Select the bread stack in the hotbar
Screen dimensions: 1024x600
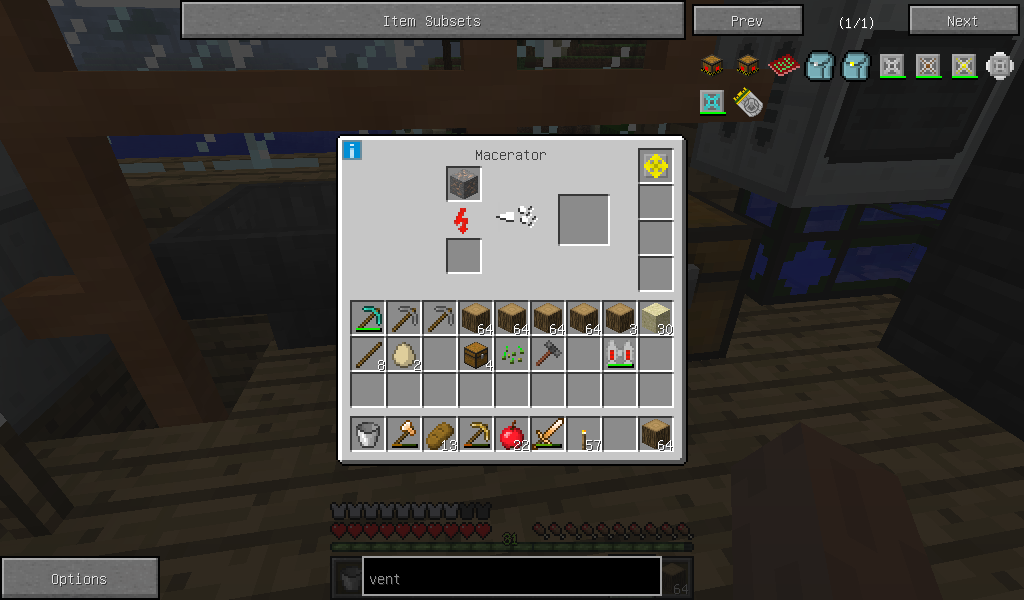(x=440, y=434)
